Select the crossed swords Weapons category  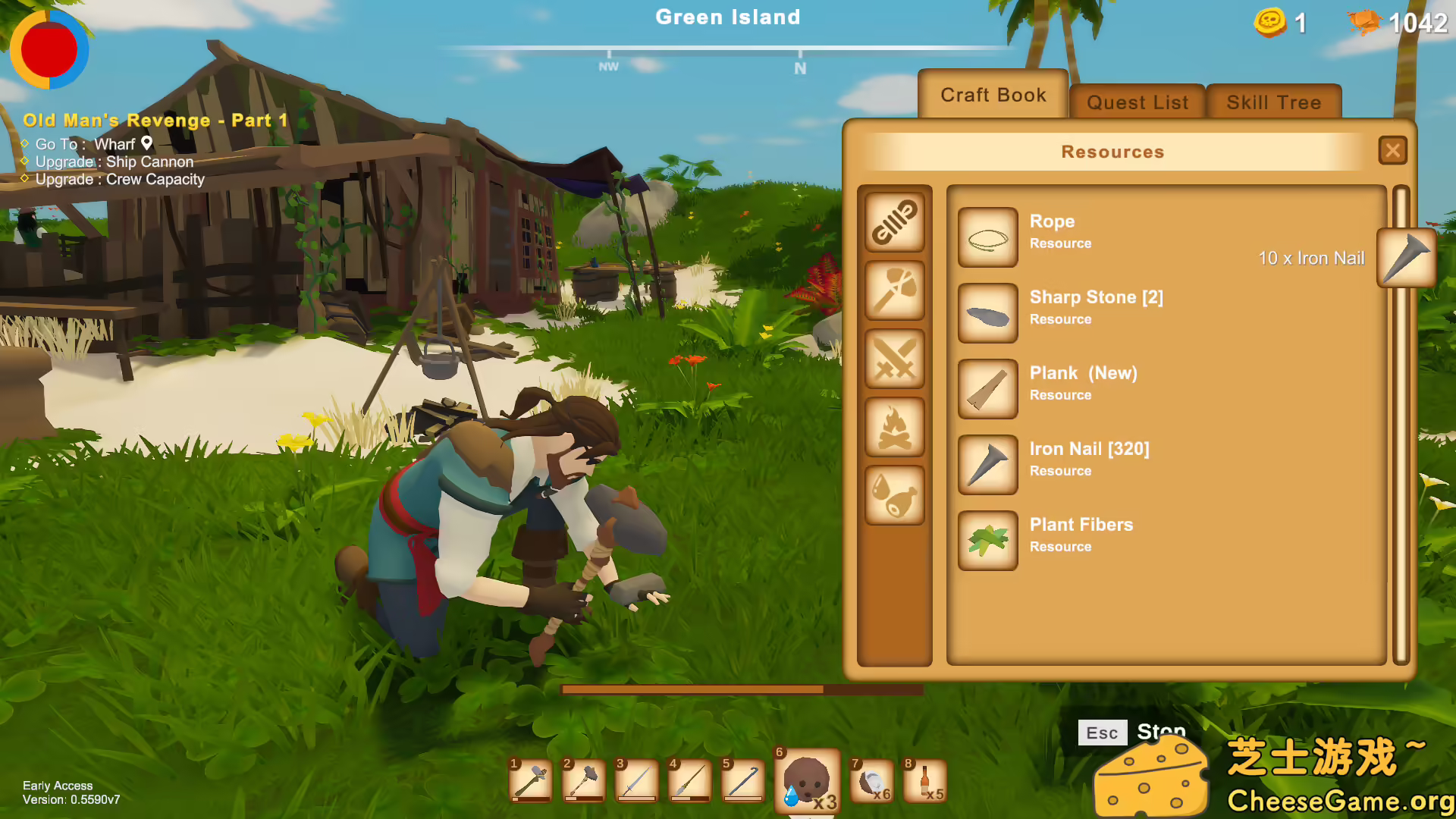[x=895, y=359]
